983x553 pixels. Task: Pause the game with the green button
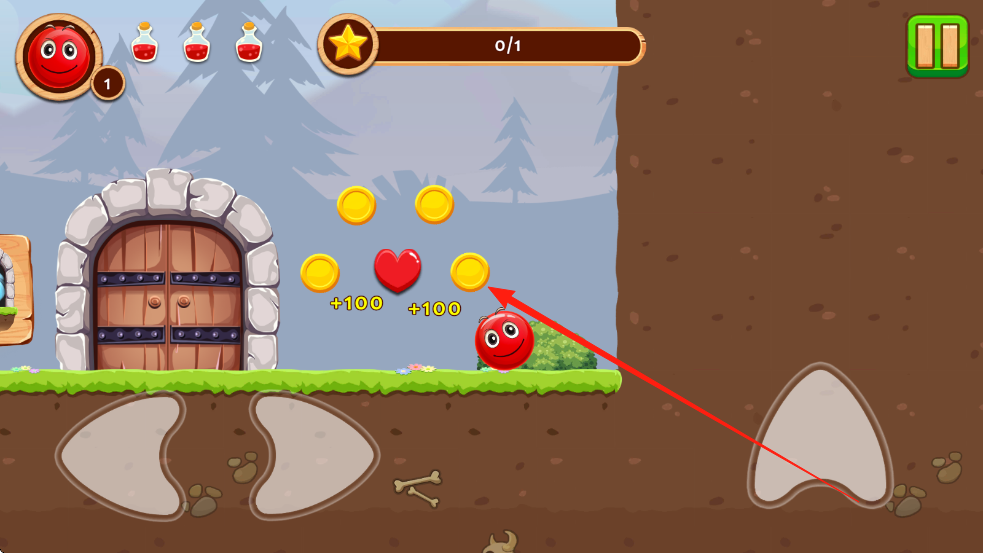coord(937,45)
